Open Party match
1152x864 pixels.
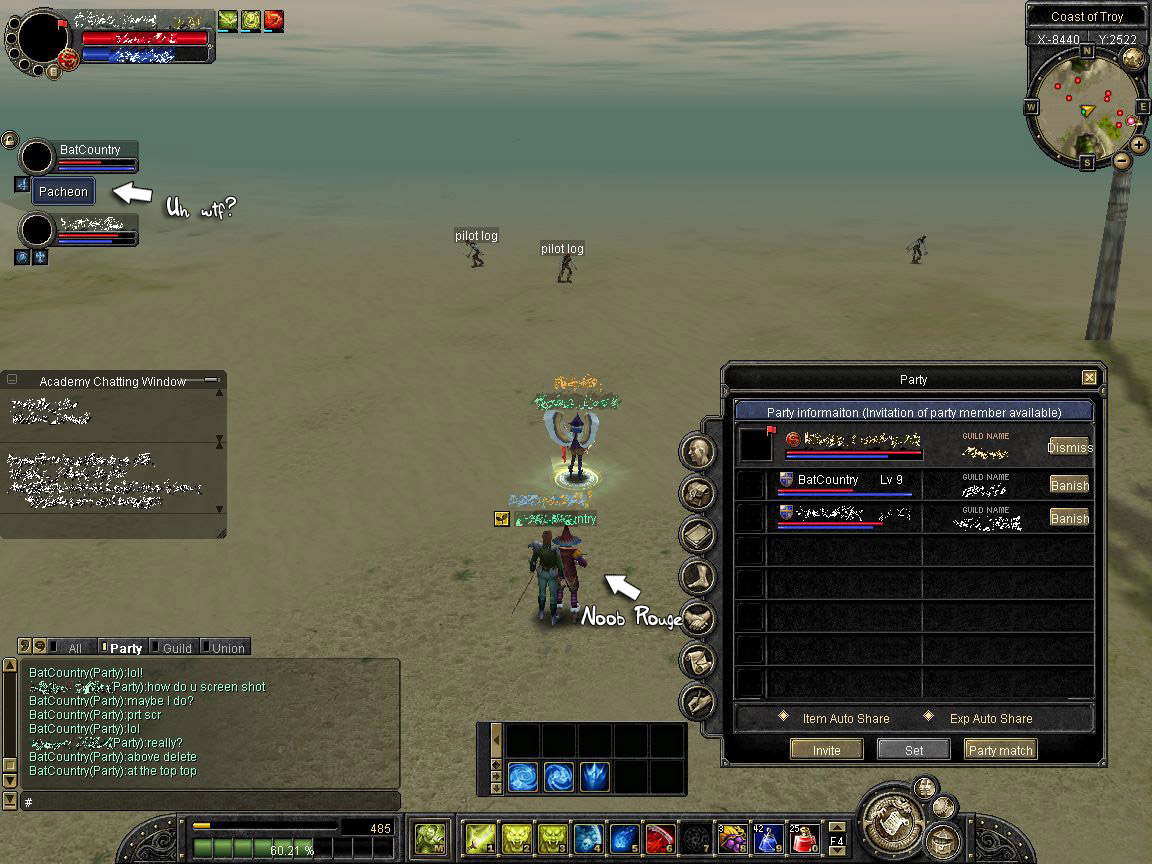tap(1000, 750)
